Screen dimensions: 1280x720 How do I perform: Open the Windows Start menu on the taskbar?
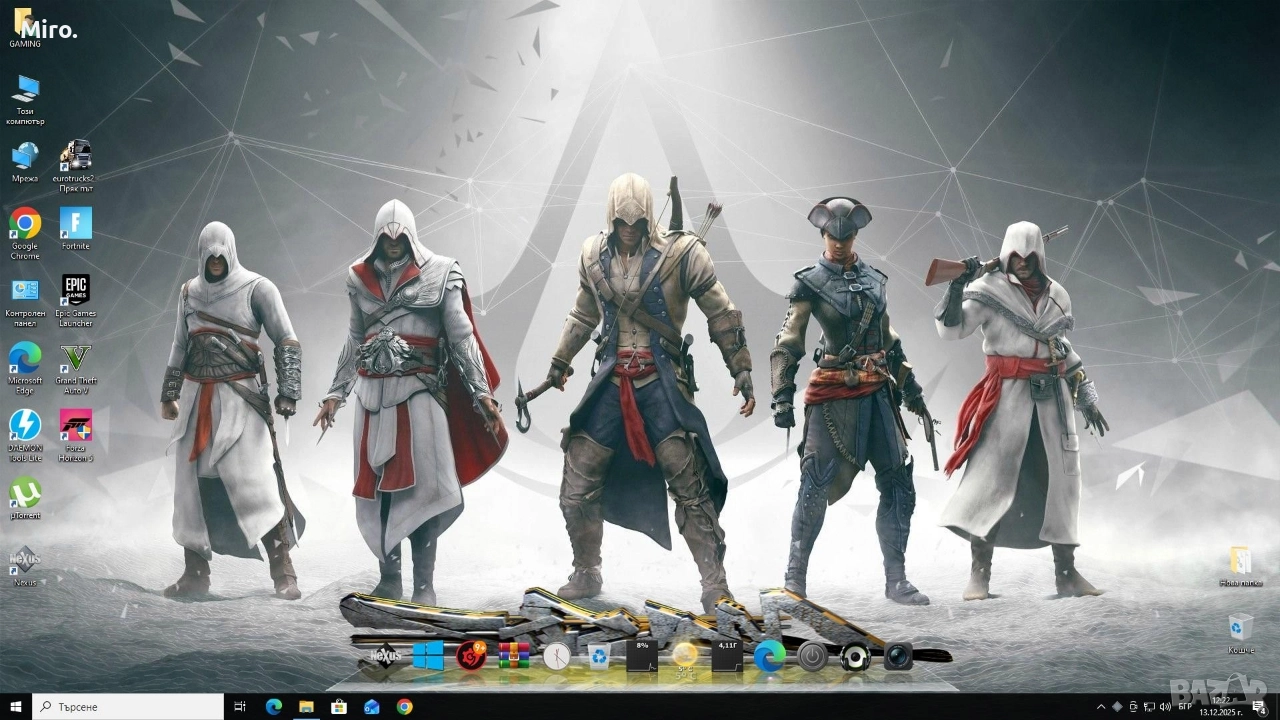16,707
